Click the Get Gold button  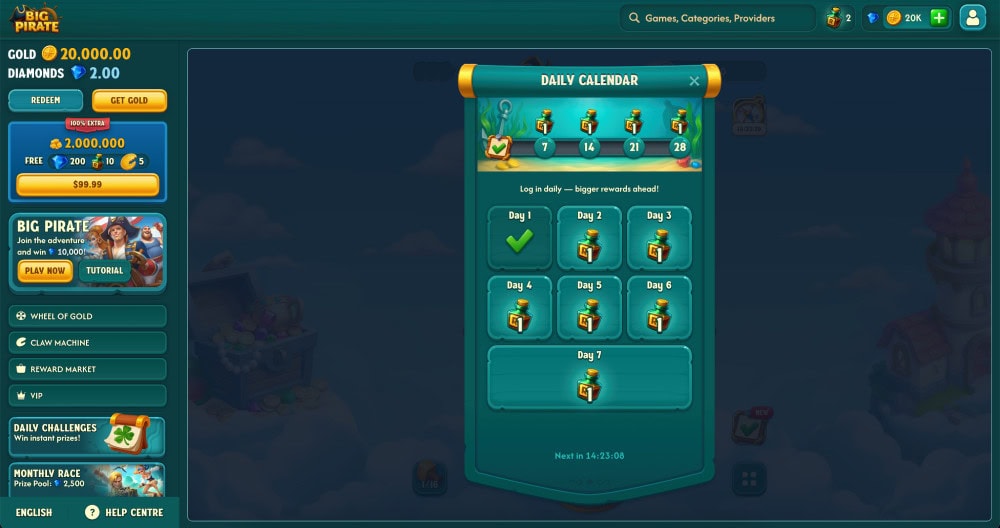(x=129, y=100)
